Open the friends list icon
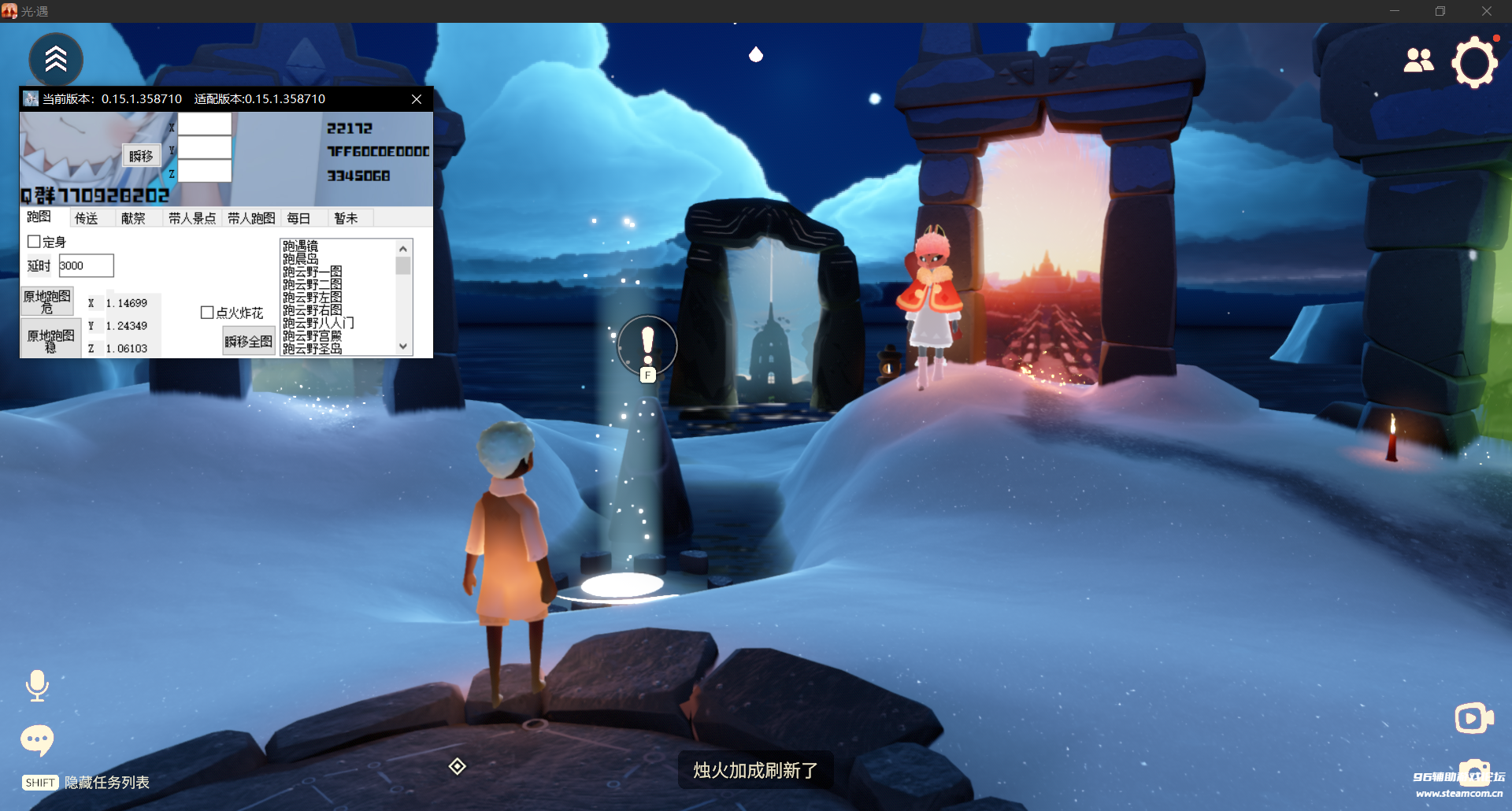Image resolution: width=1512 pixels, height=811 pixels. (1418, 61)
